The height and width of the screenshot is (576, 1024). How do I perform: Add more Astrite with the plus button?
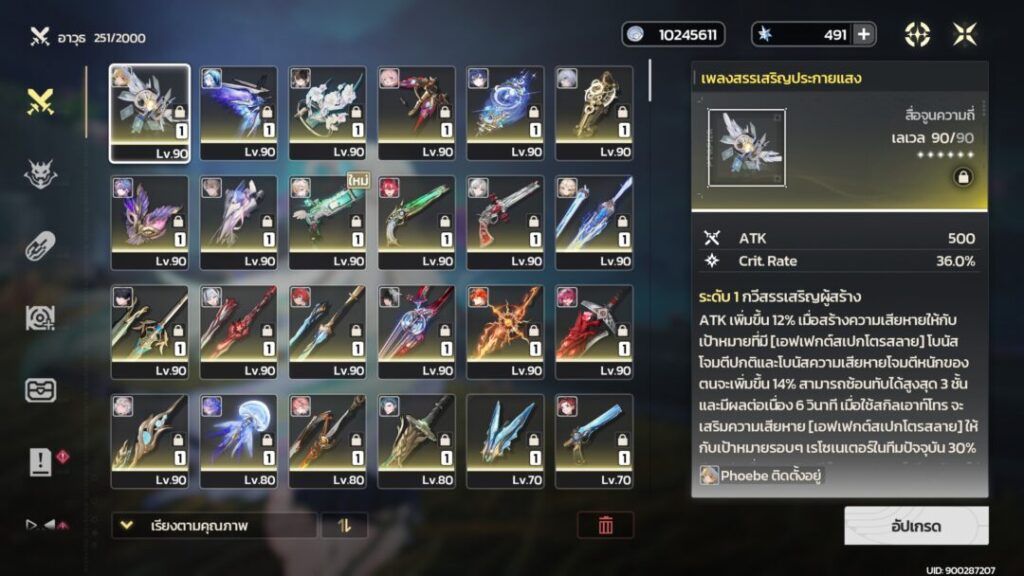863,35
